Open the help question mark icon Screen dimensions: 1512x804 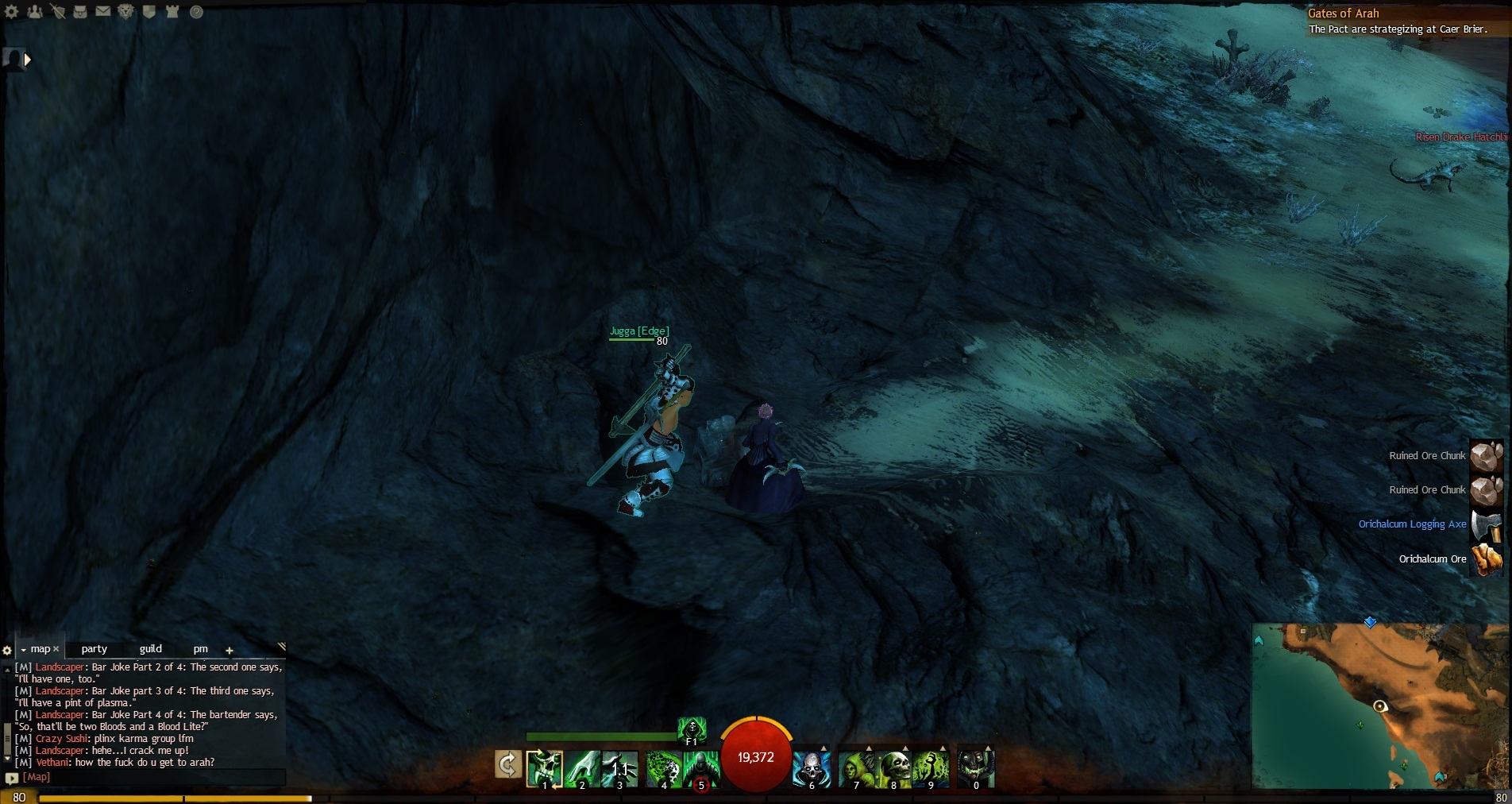click(196, 12)
